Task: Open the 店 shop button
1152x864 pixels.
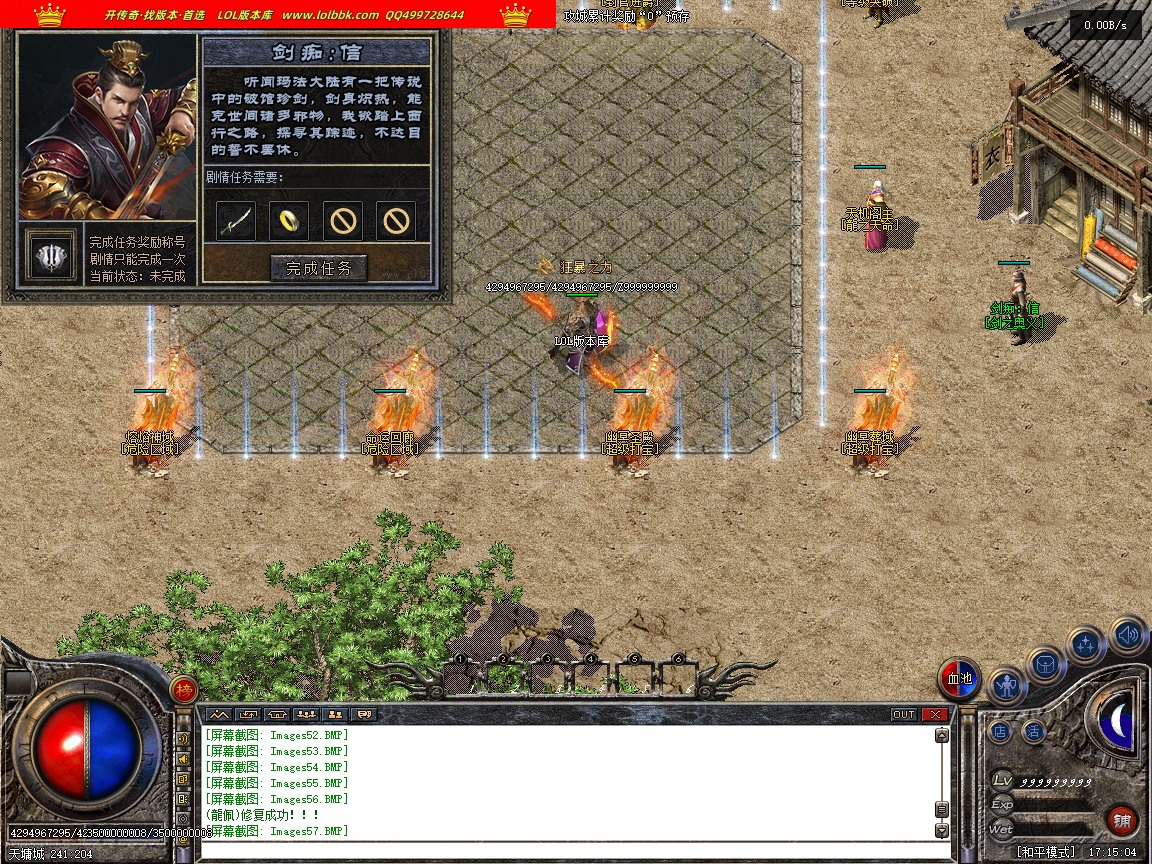Action: [x=1000, y=732]
